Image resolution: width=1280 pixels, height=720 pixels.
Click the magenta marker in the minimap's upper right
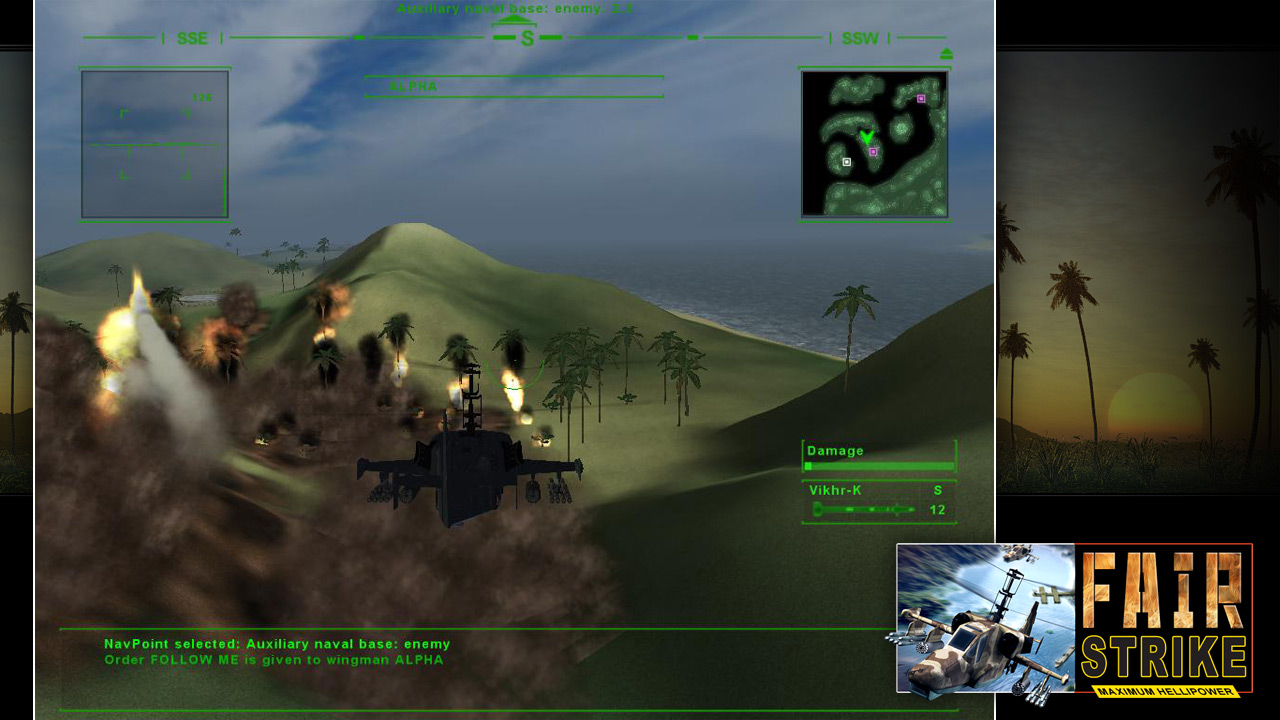tap(921, 98)
